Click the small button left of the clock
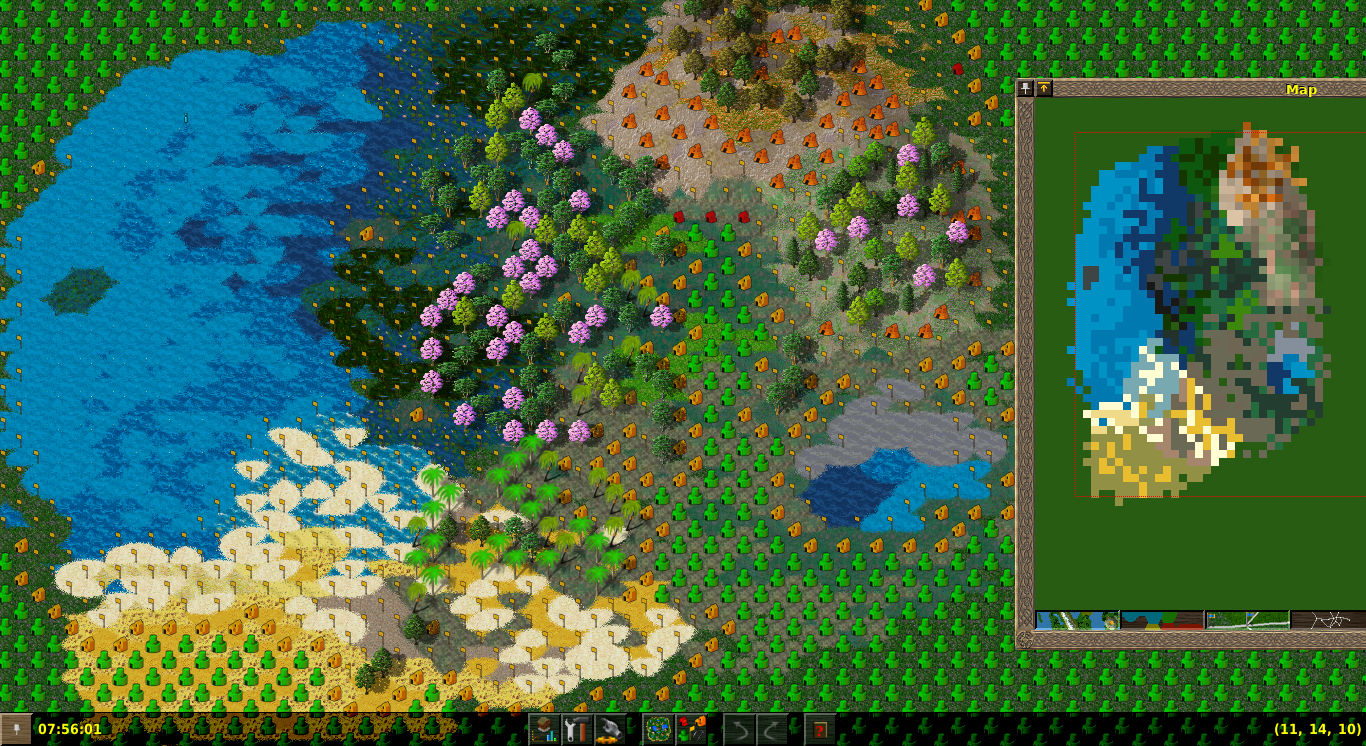The image size is (1366, 746). tap(16, 729)
